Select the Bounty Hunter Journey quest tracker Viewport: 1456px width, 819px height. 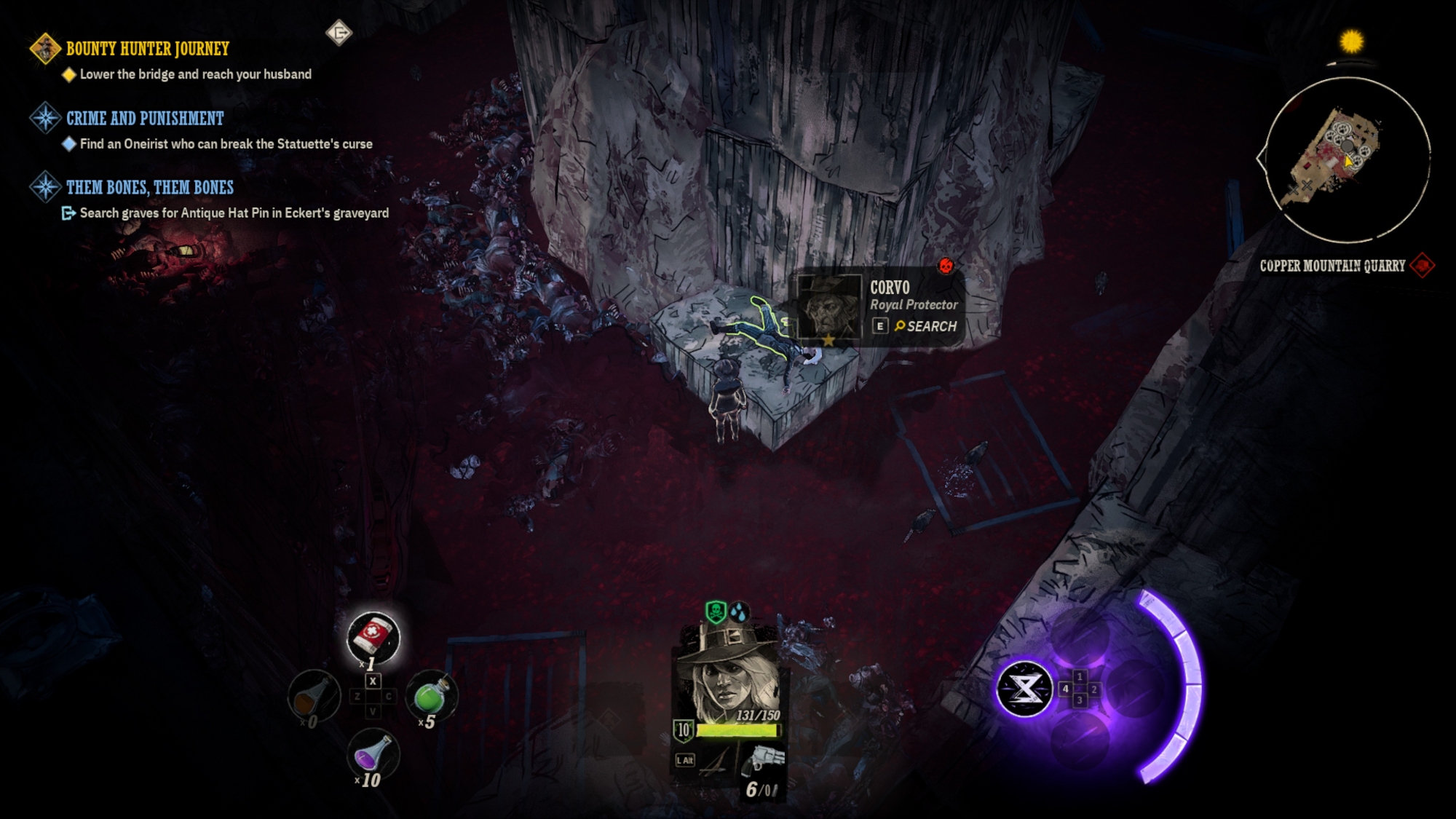click(147, 49)
